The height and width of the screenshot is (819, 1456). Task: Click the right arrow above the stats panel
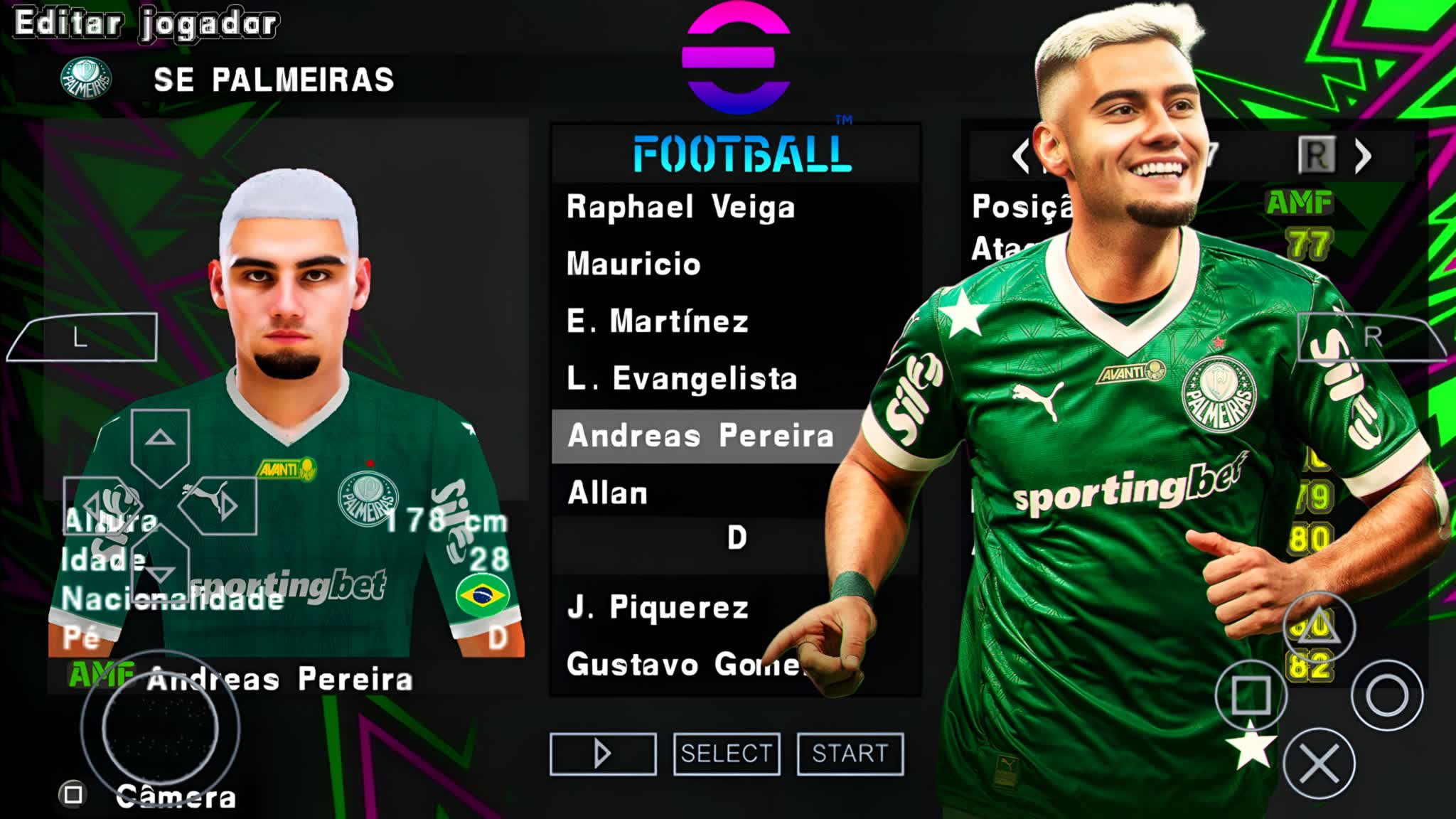1362,156
